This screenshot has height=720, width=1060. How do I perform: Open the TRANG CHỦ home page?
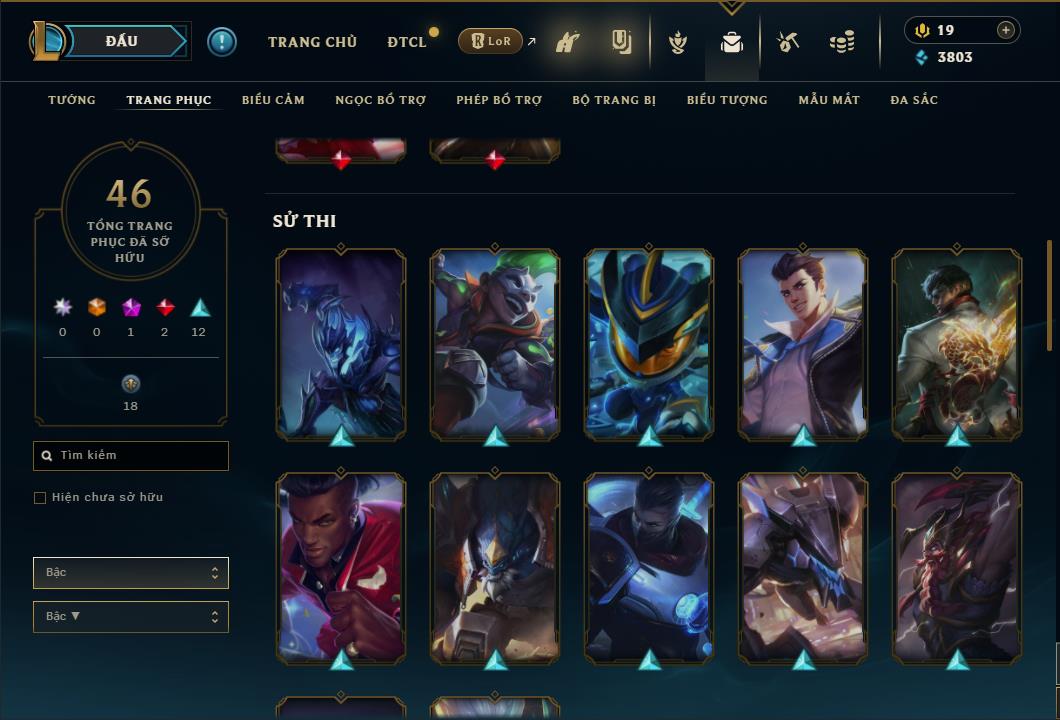[312, 42]
